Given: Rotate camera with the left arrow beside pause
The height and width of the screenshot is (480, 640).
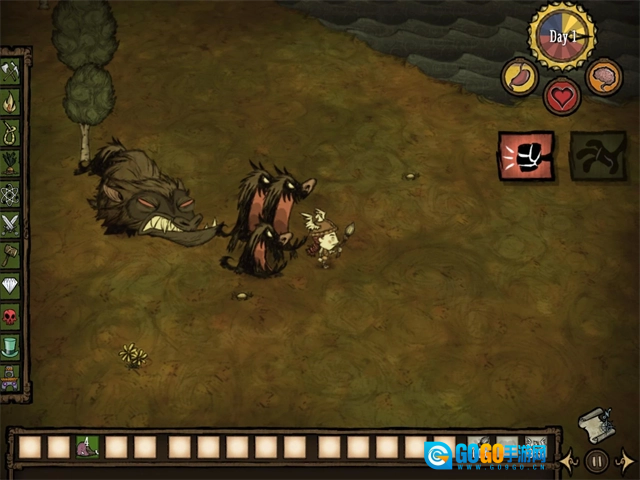Looking at the screenshot, I should (569, 461).
